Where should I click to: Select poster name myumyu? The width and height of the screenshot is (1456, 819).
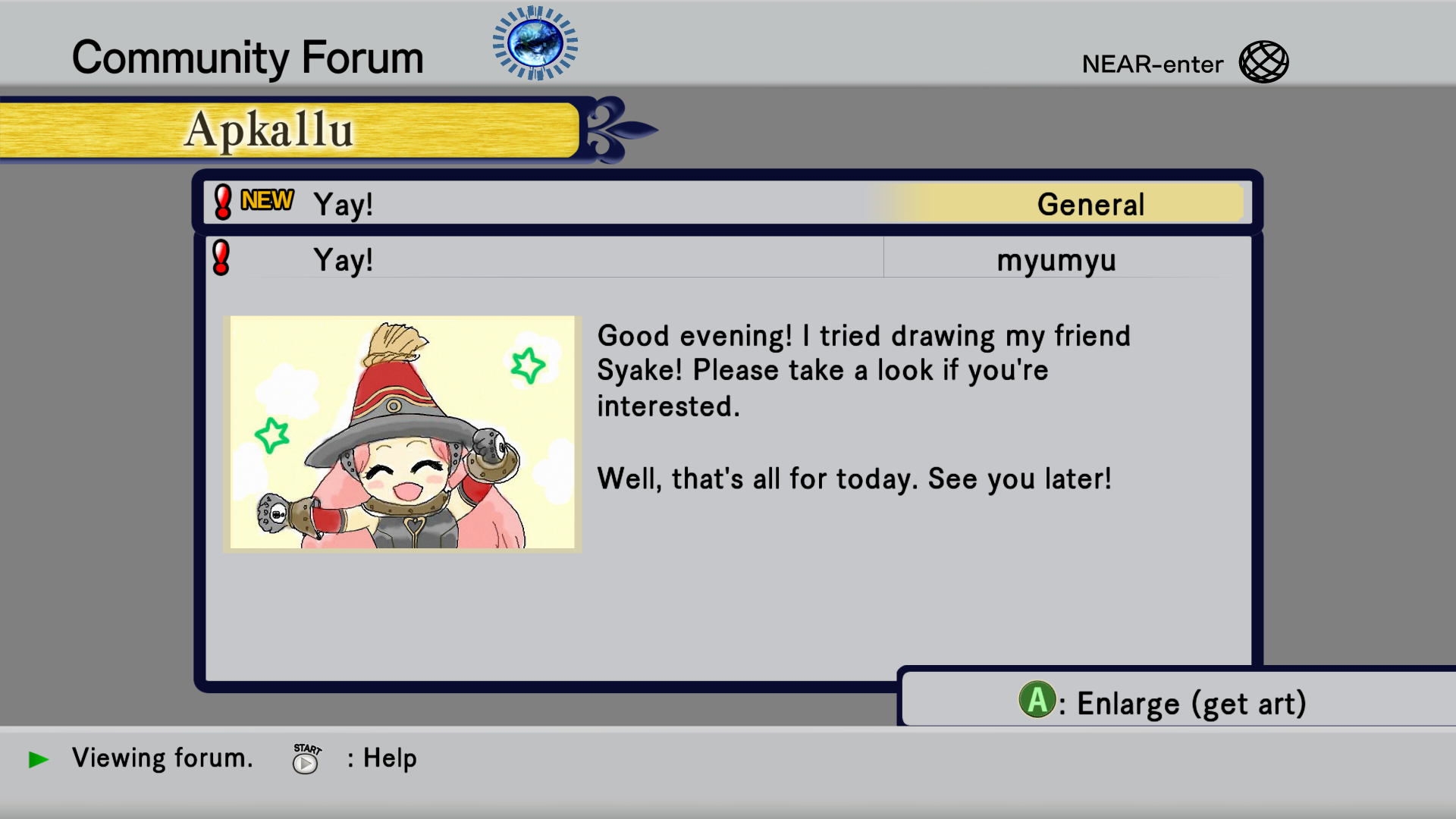tap(1056, 260)
